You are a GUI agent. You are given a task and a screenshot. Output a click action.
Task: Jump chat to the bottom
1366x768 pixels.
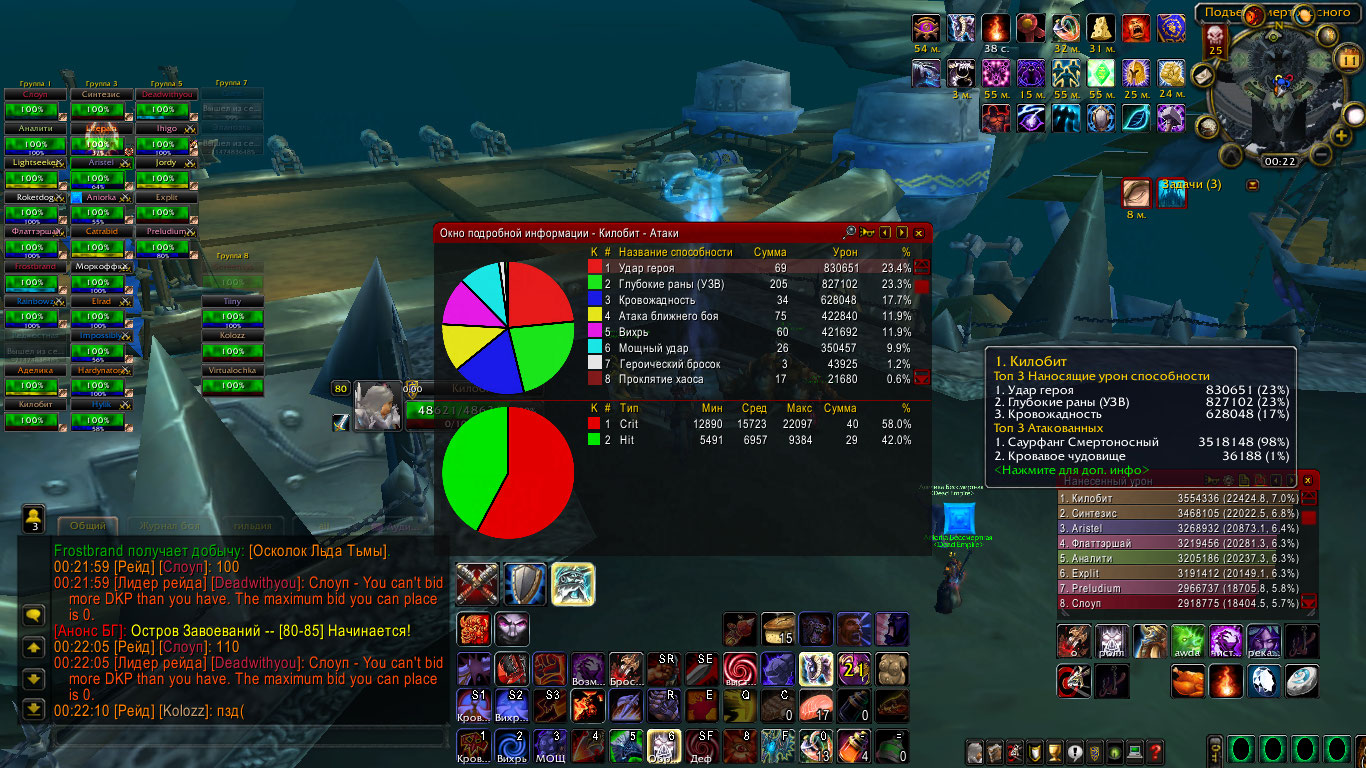coord(33,709)
